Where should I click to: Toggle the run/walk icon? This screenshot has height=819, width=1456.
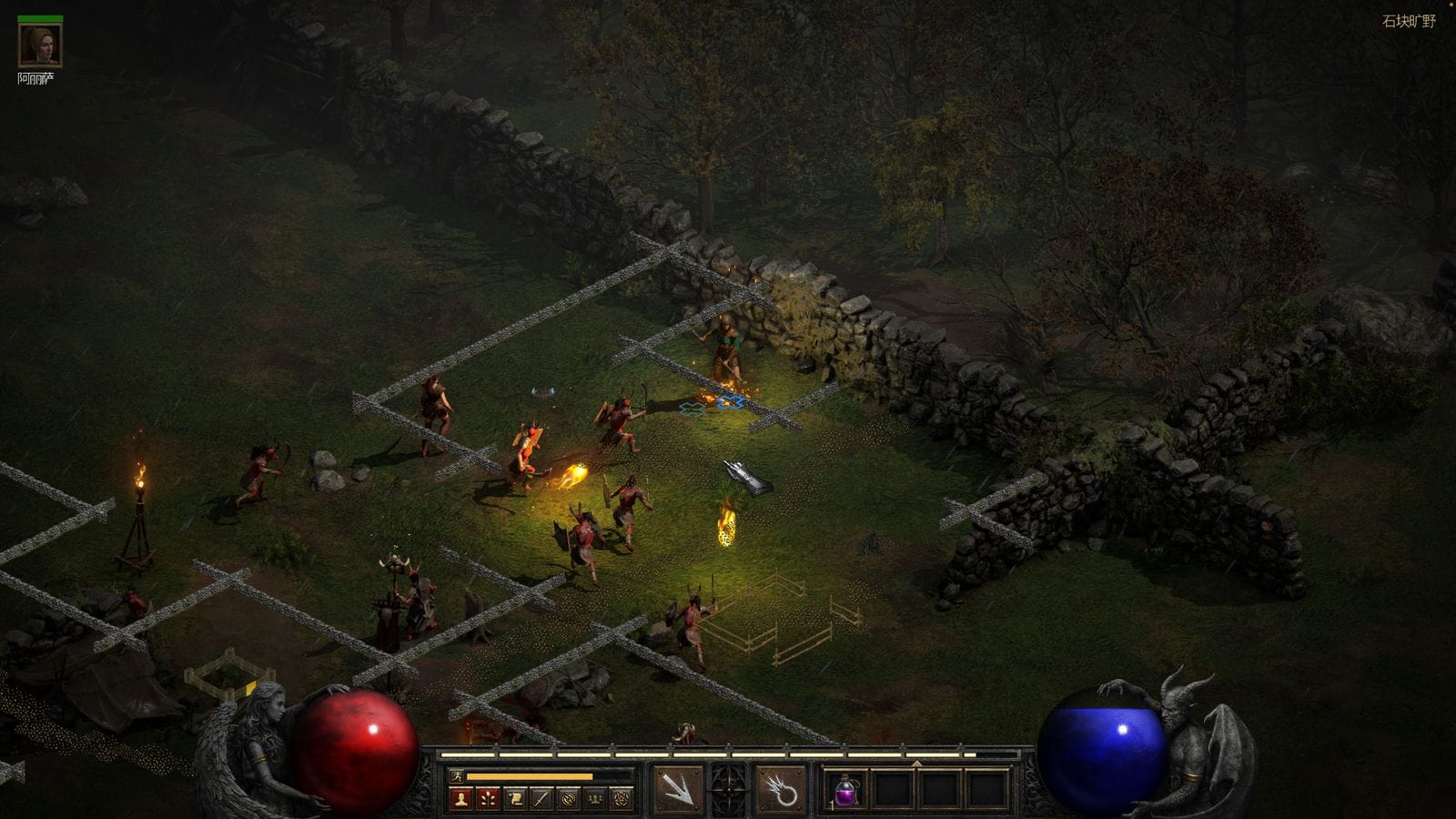pos(457,776)
